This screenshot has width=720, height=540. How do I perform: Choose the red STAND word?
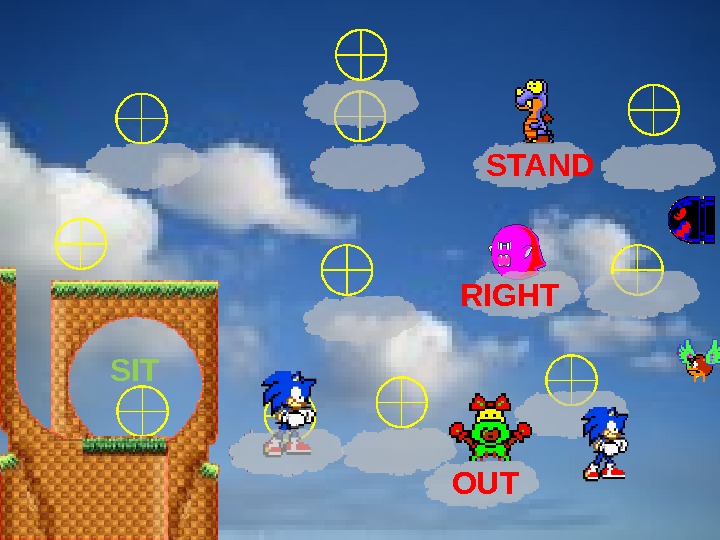[539, 166]
